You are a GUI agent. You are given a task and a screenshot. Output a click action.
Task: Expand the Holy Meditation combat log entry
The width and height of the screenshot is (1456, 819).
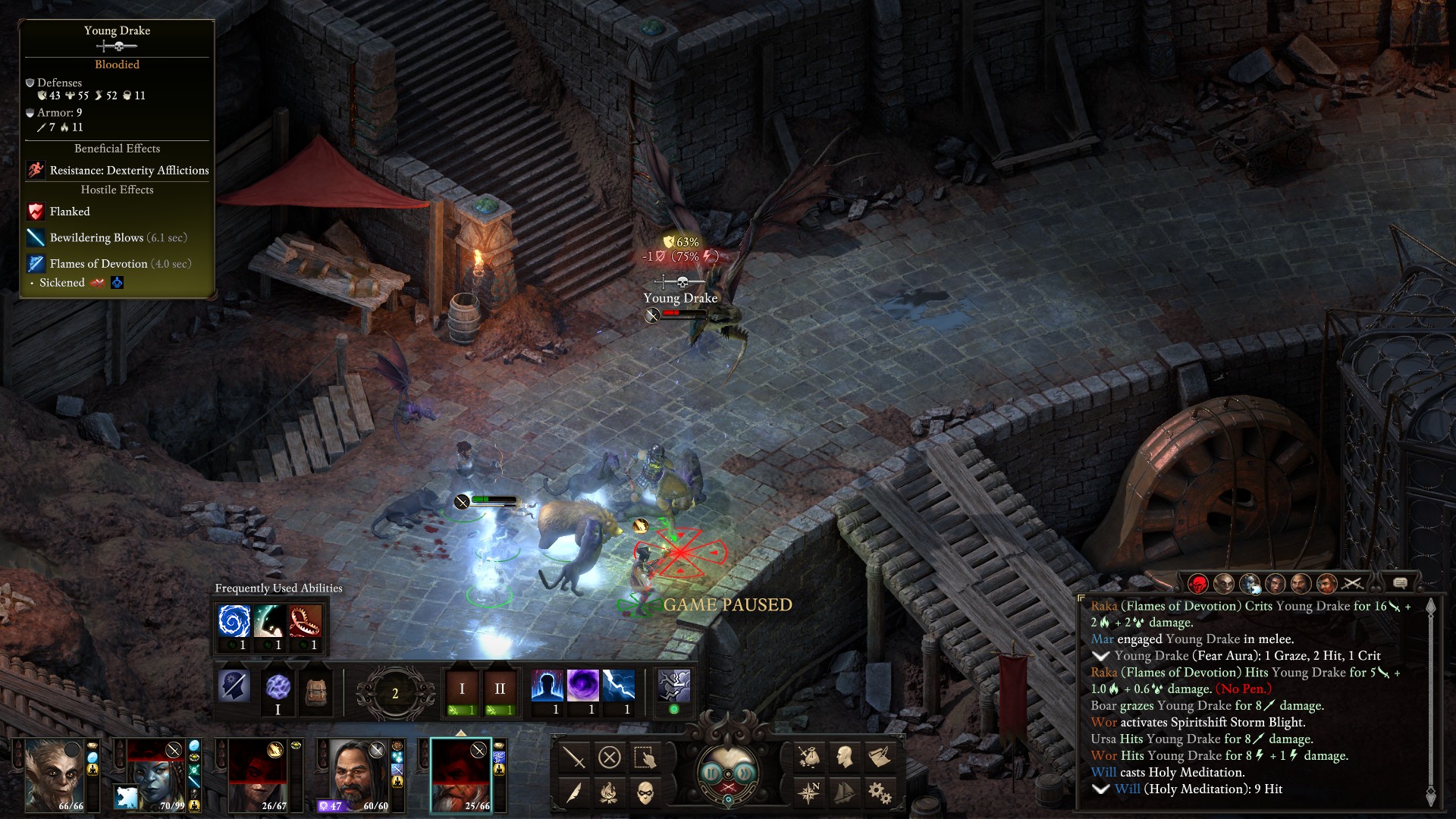pyautogui.click(x=1100, y=789)
